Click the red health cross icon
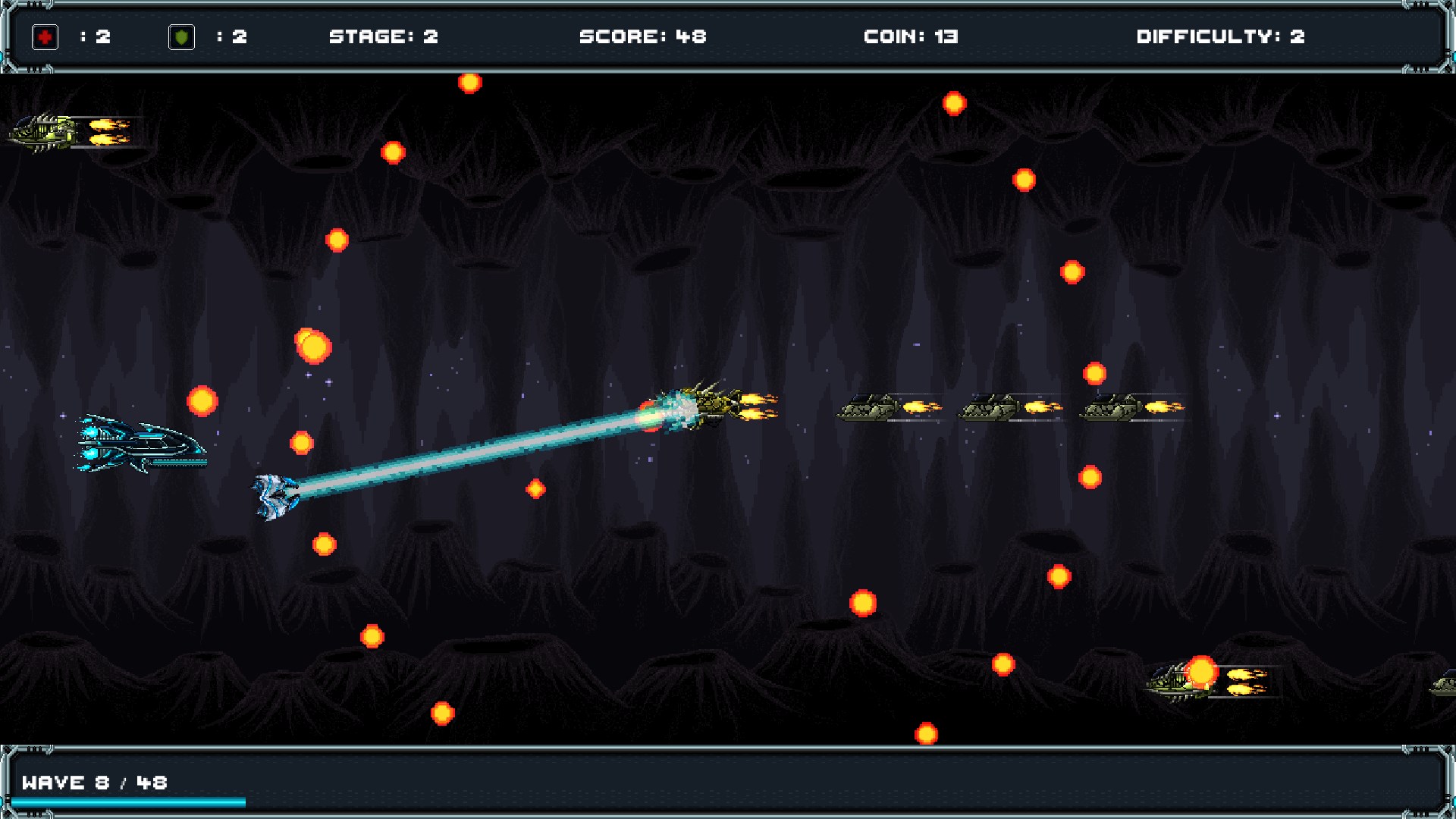 tap(45, 35)
